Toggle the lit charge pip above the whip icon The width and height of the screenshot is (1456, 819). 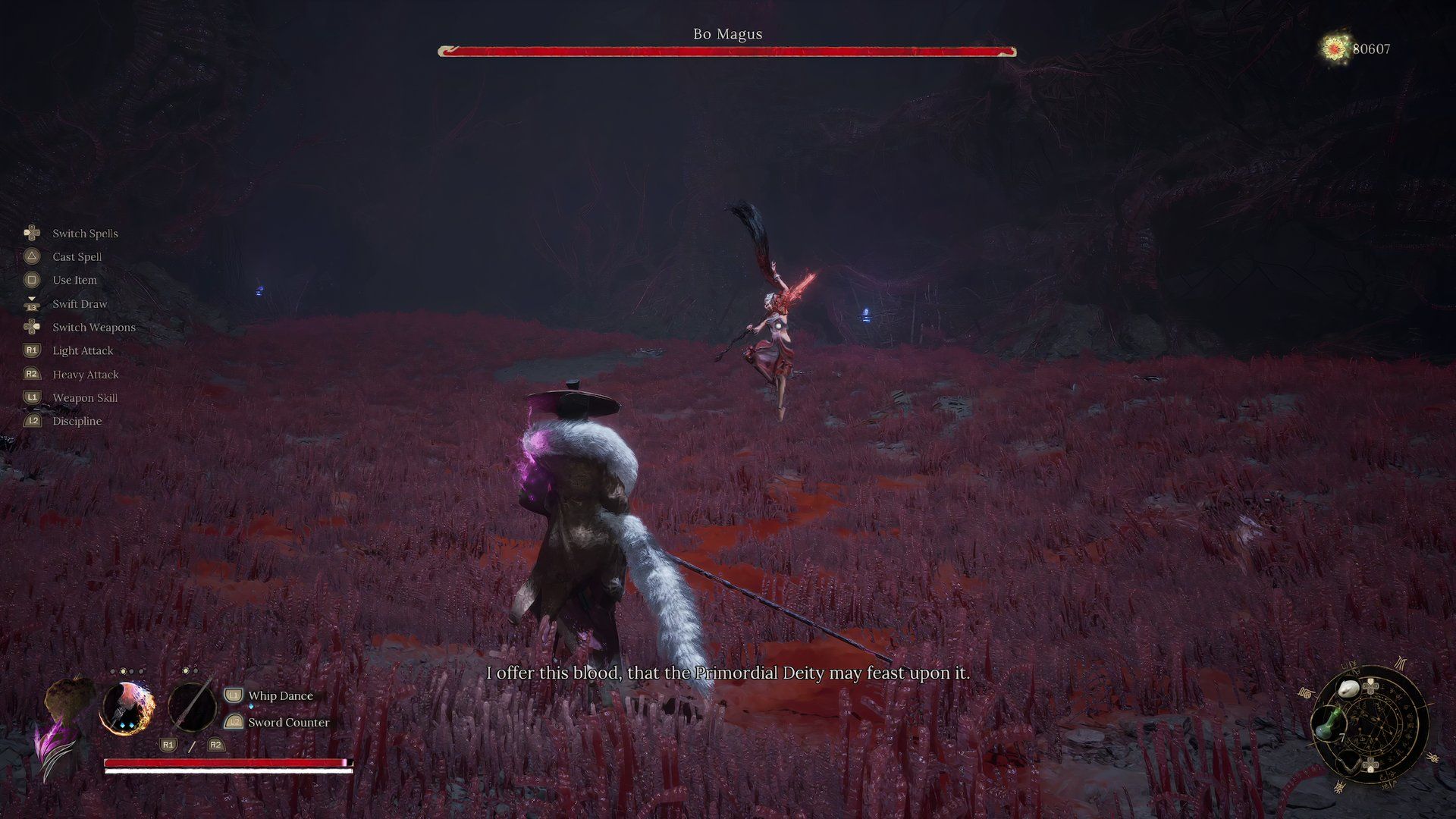pyautogui.click(x=124, y=671)
